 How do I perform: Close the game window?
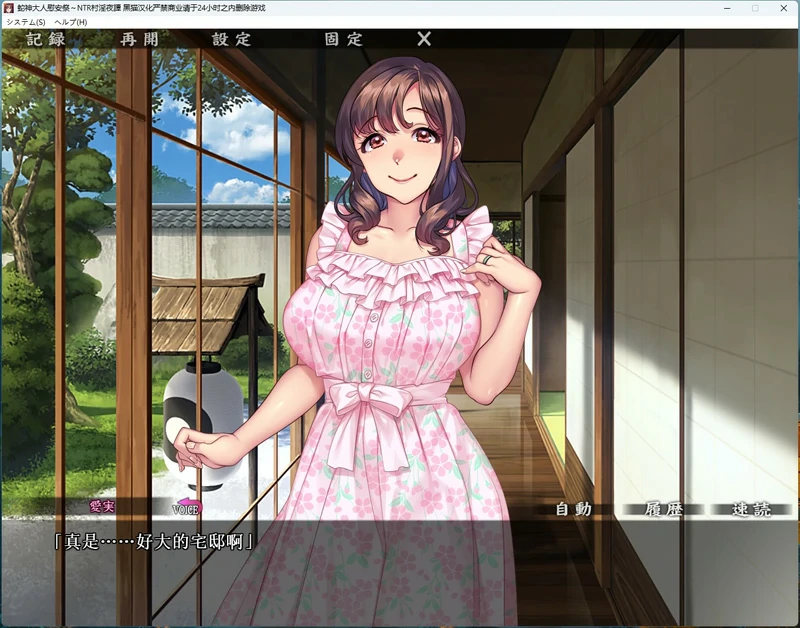(782, 8)
